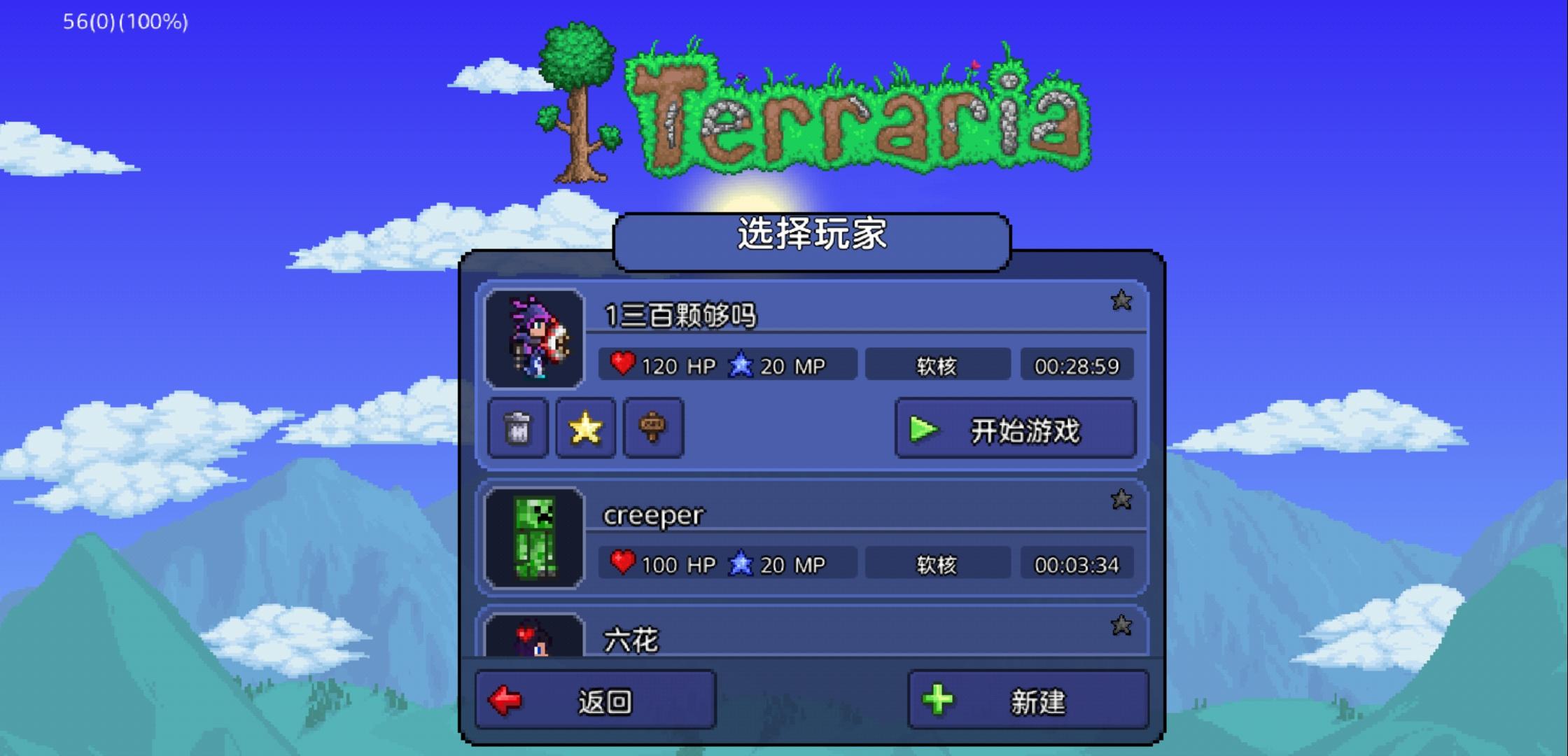The image size is (1568, 756).
Task: Click the heart icon beside 120 HP
Action: point(622,365)
